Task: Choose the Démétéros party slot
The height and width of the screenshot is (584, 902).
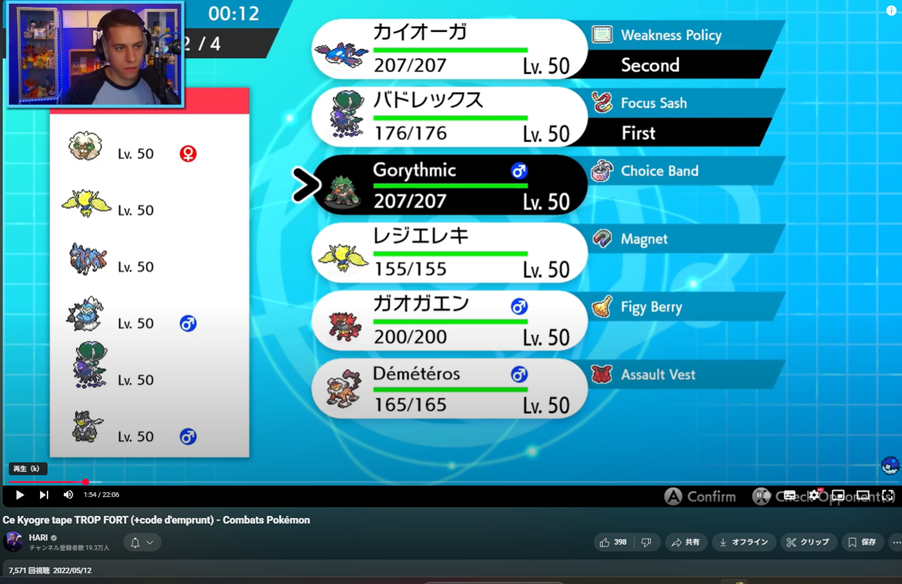Action: 450,389
